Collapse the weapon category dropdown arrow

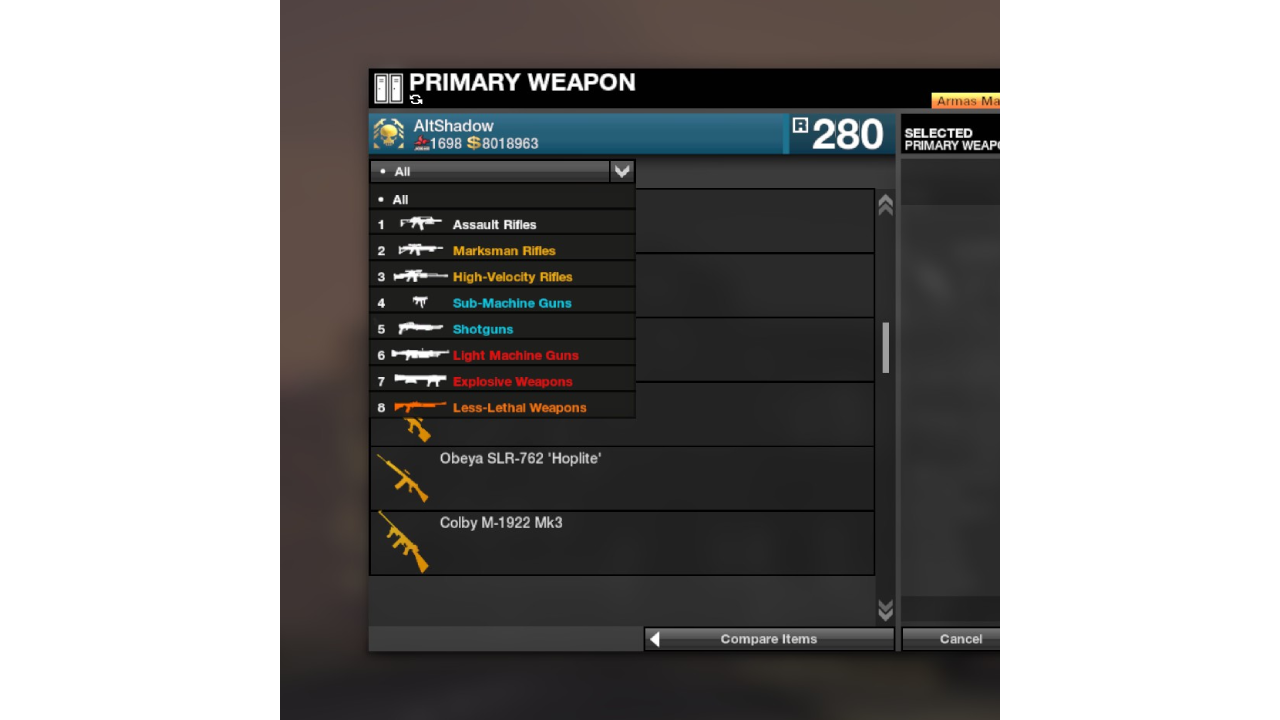click(622, 171)
